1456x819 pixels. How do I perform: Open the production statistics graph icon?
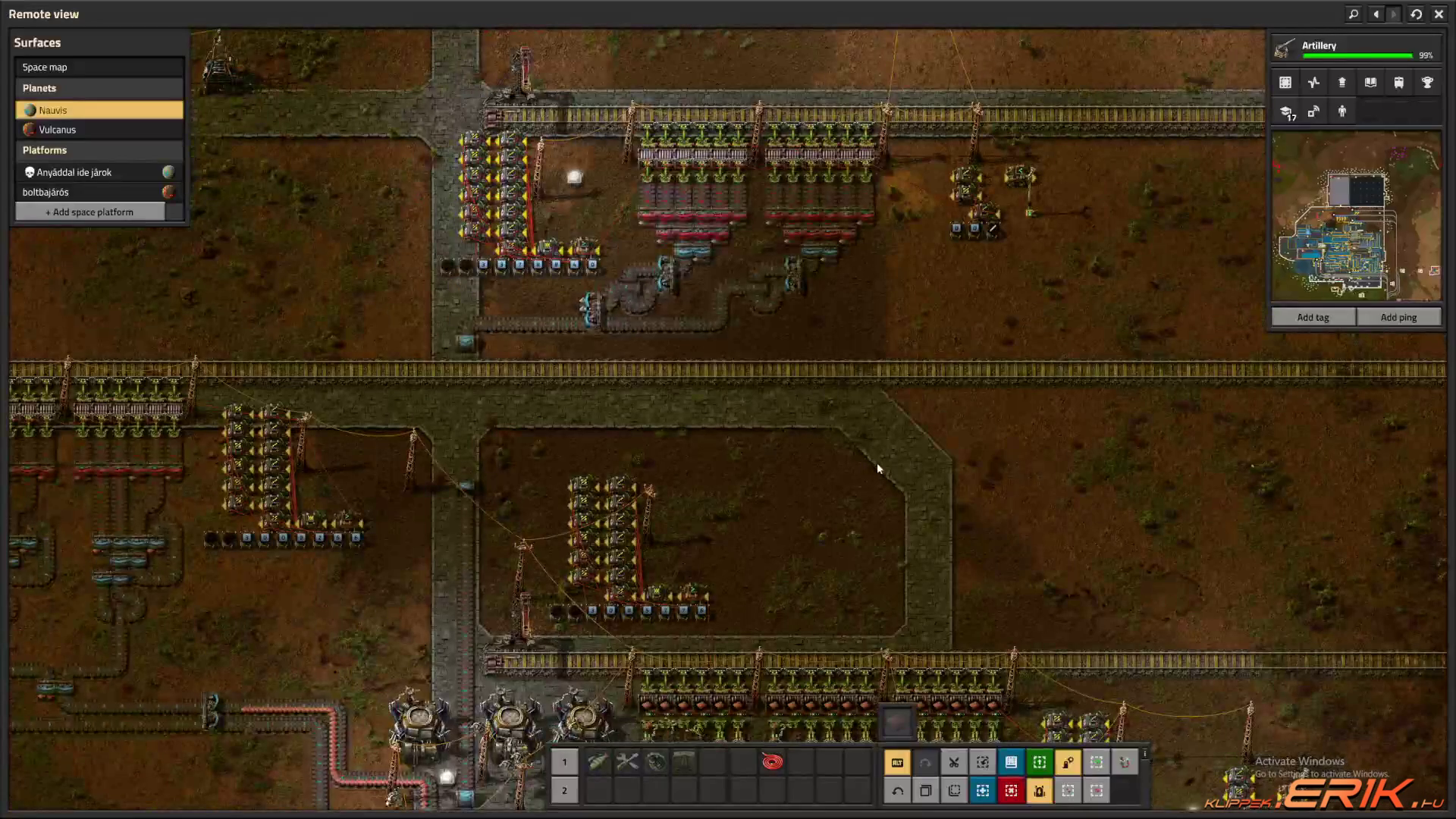tap(1313, 83)
